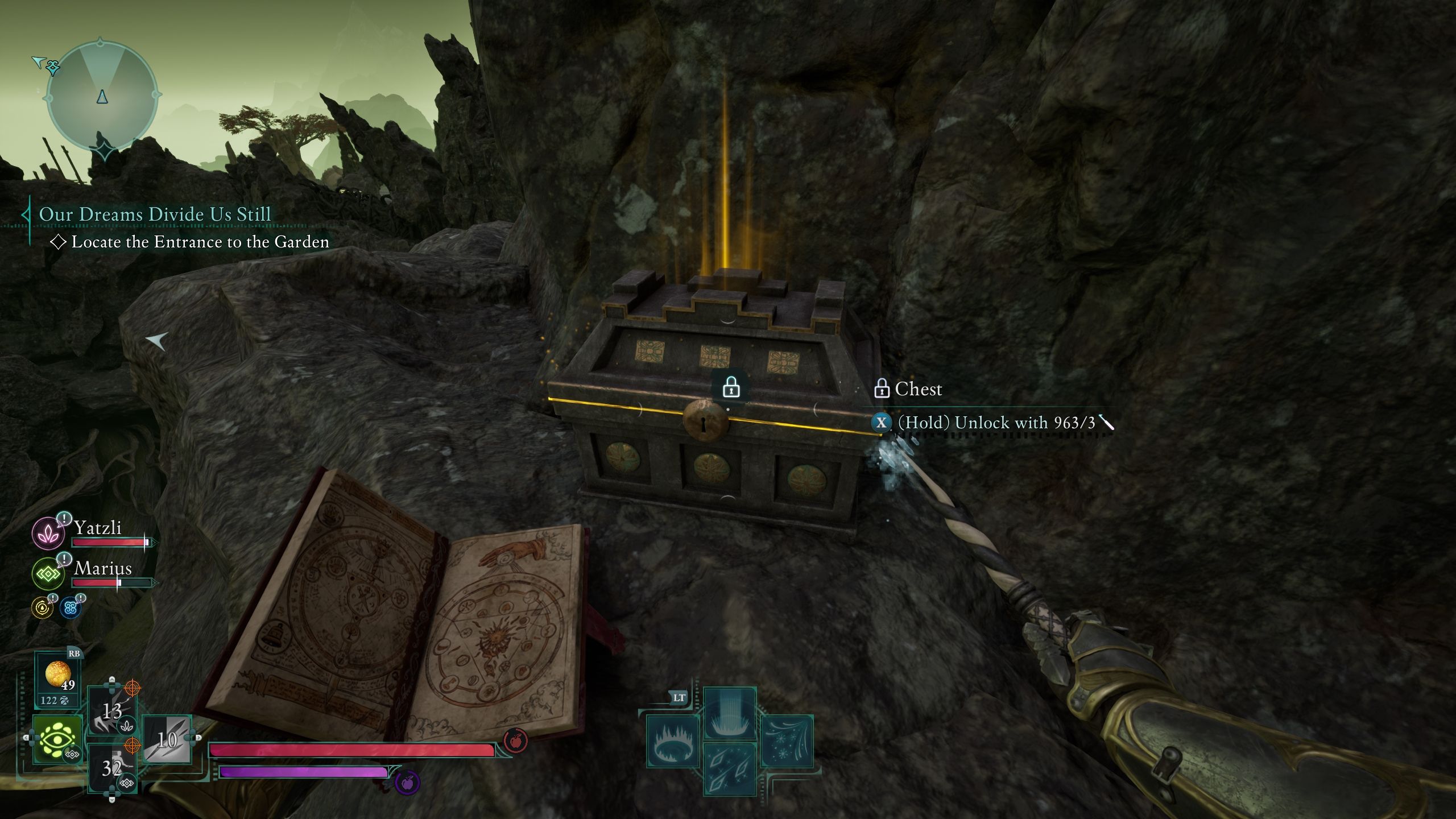The height and width of the screenshot is (819, 1456).
Task: Click the padlock marker above the chest
Action: coord(731,388)
